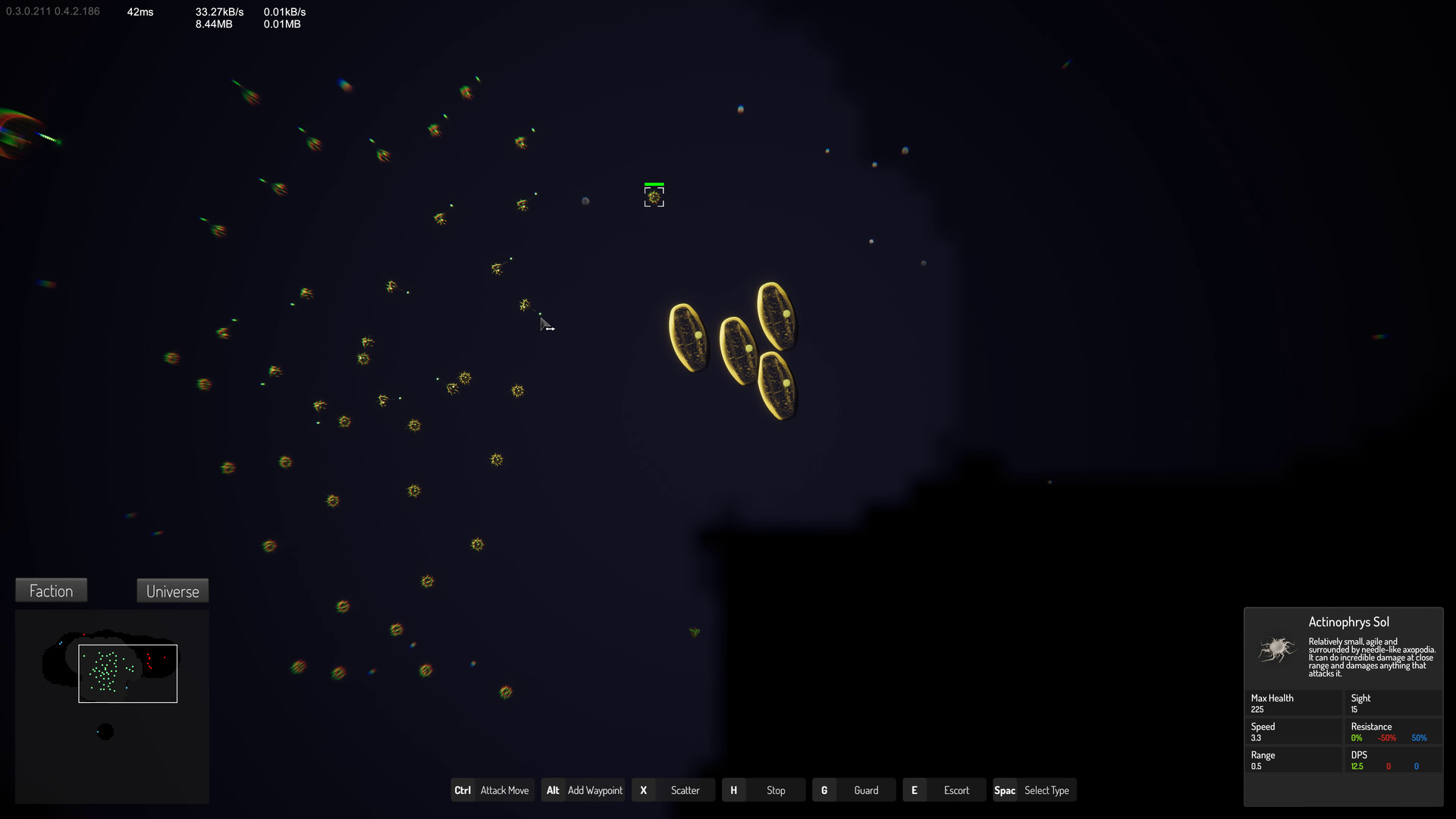The image size is (1456, 819).
Task: Select one of the large yellow oval cells
Action: pos(689,336)
